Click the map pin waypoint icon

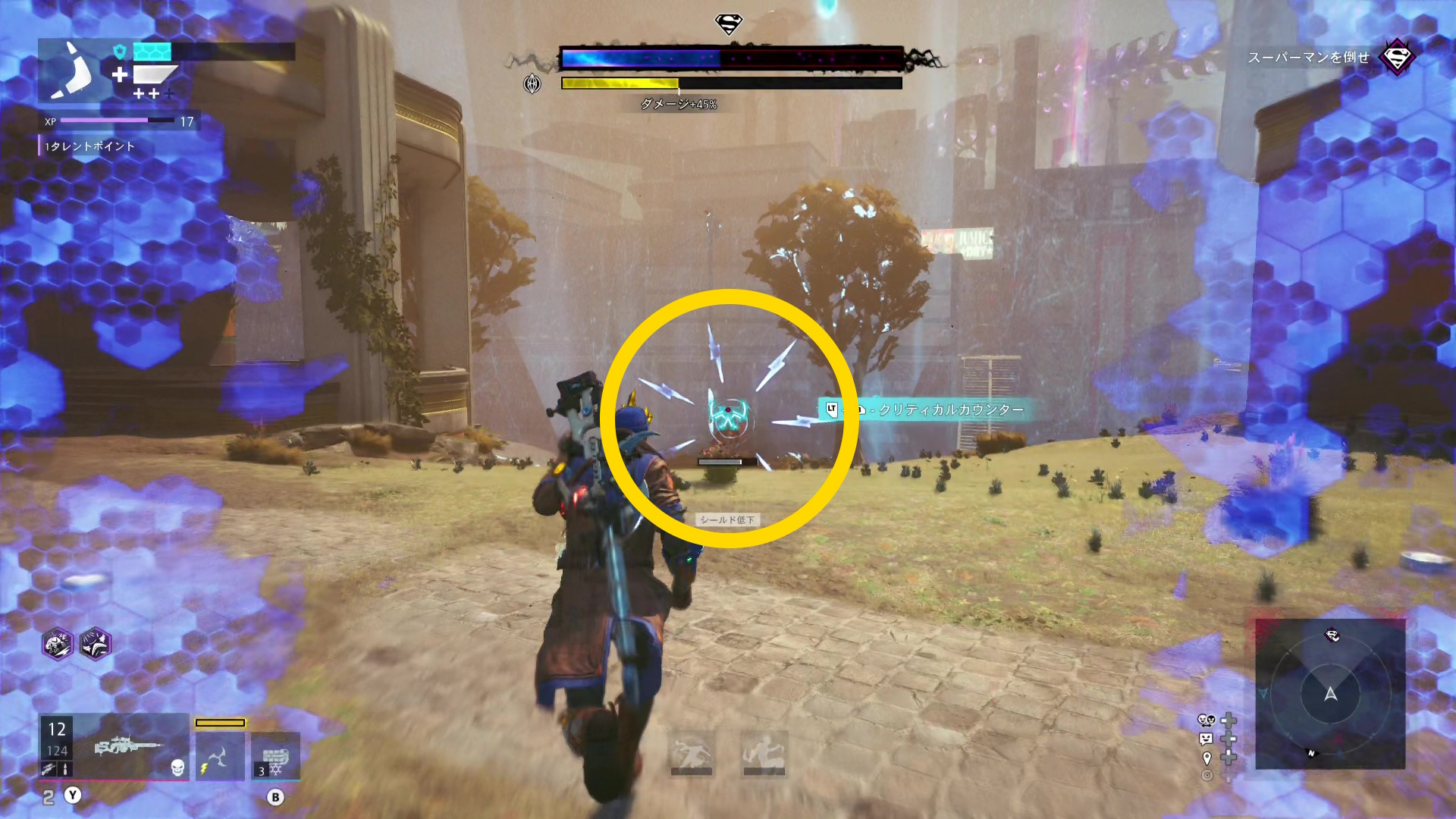click(1207, 758)
